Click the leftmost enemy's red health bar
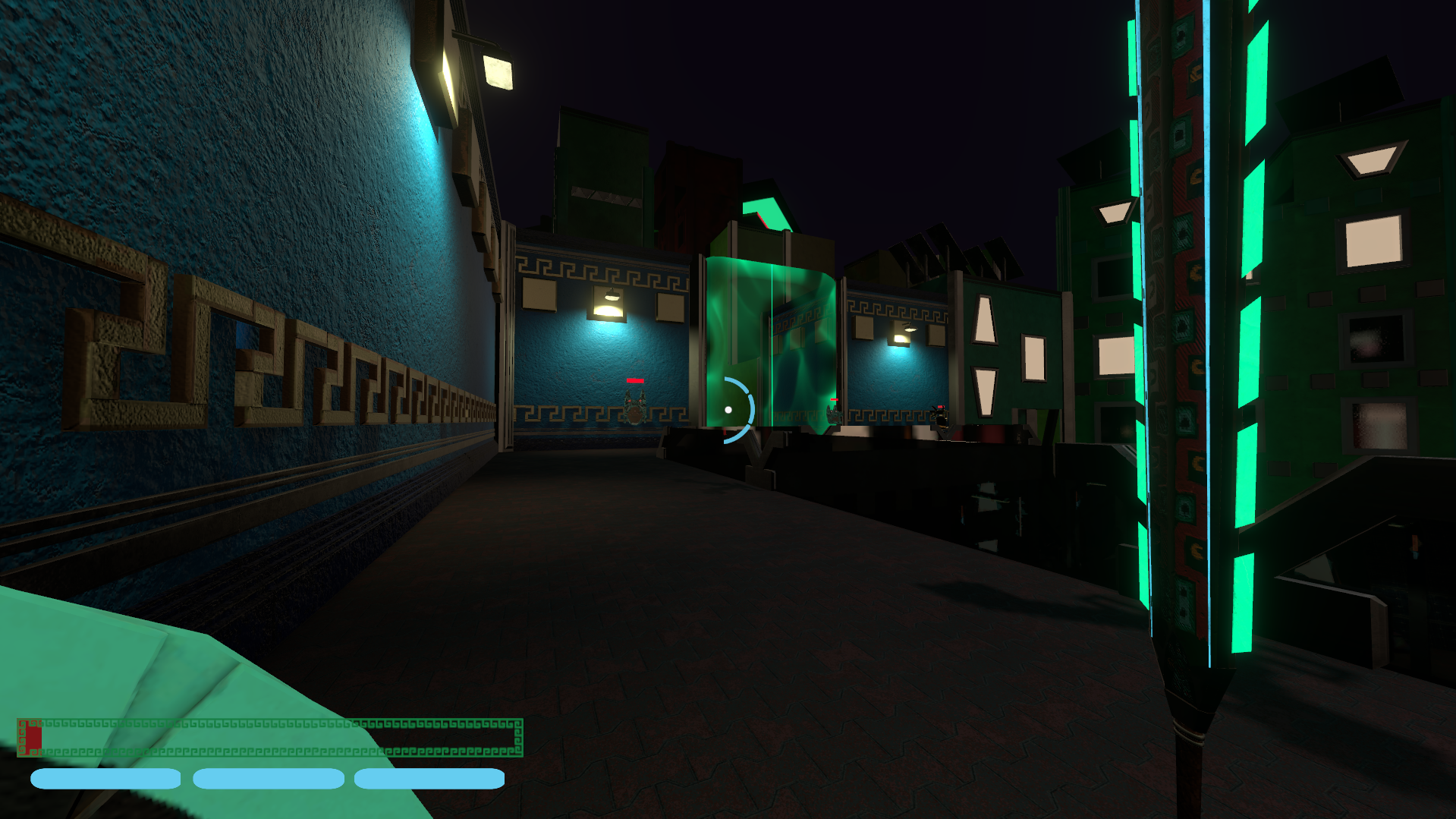Image resolution: width=1456 pixels, height=819 pixels. [634, 380]
